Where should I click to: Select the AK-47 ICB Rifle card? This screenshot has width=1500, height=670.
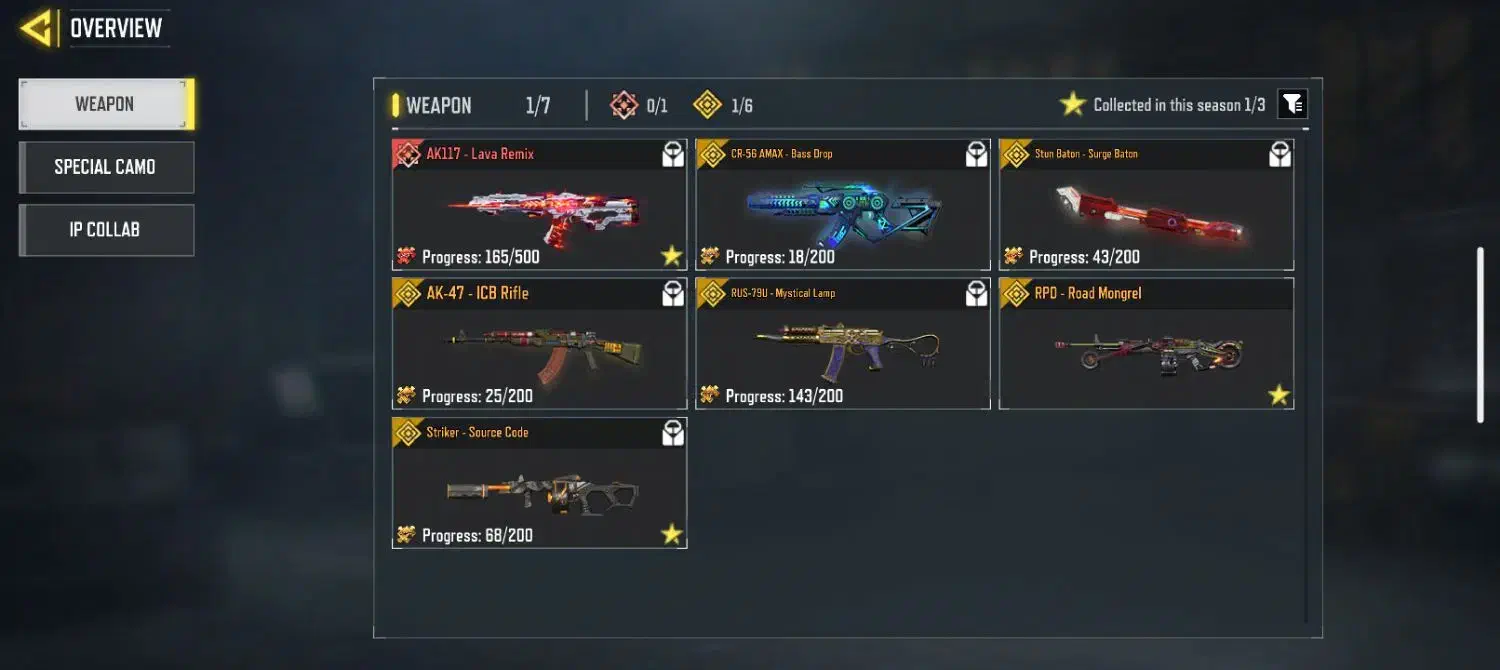(x=539, y=344)
